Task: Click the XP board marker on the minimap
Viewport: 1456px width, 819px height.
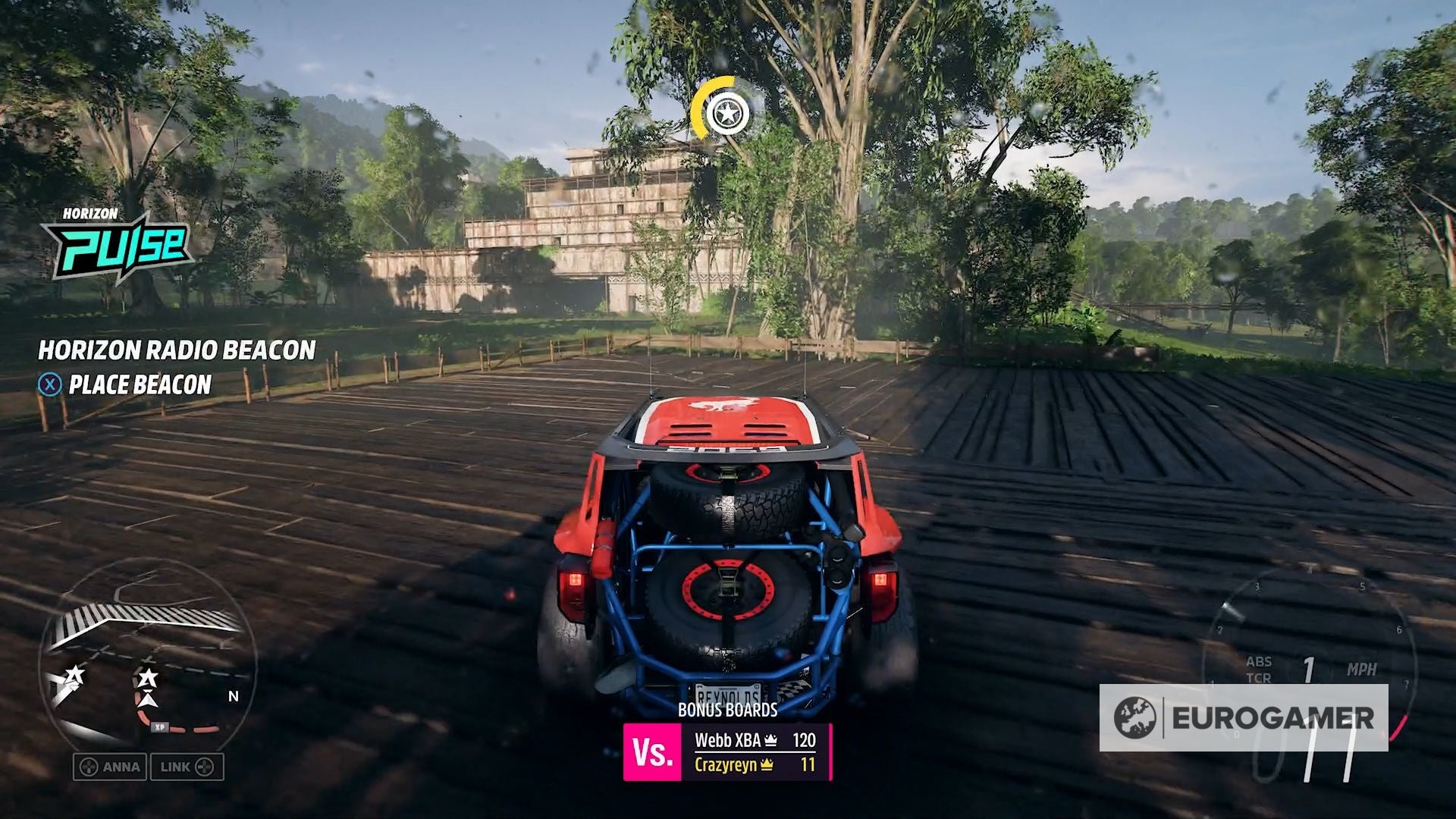Action: 160,727
